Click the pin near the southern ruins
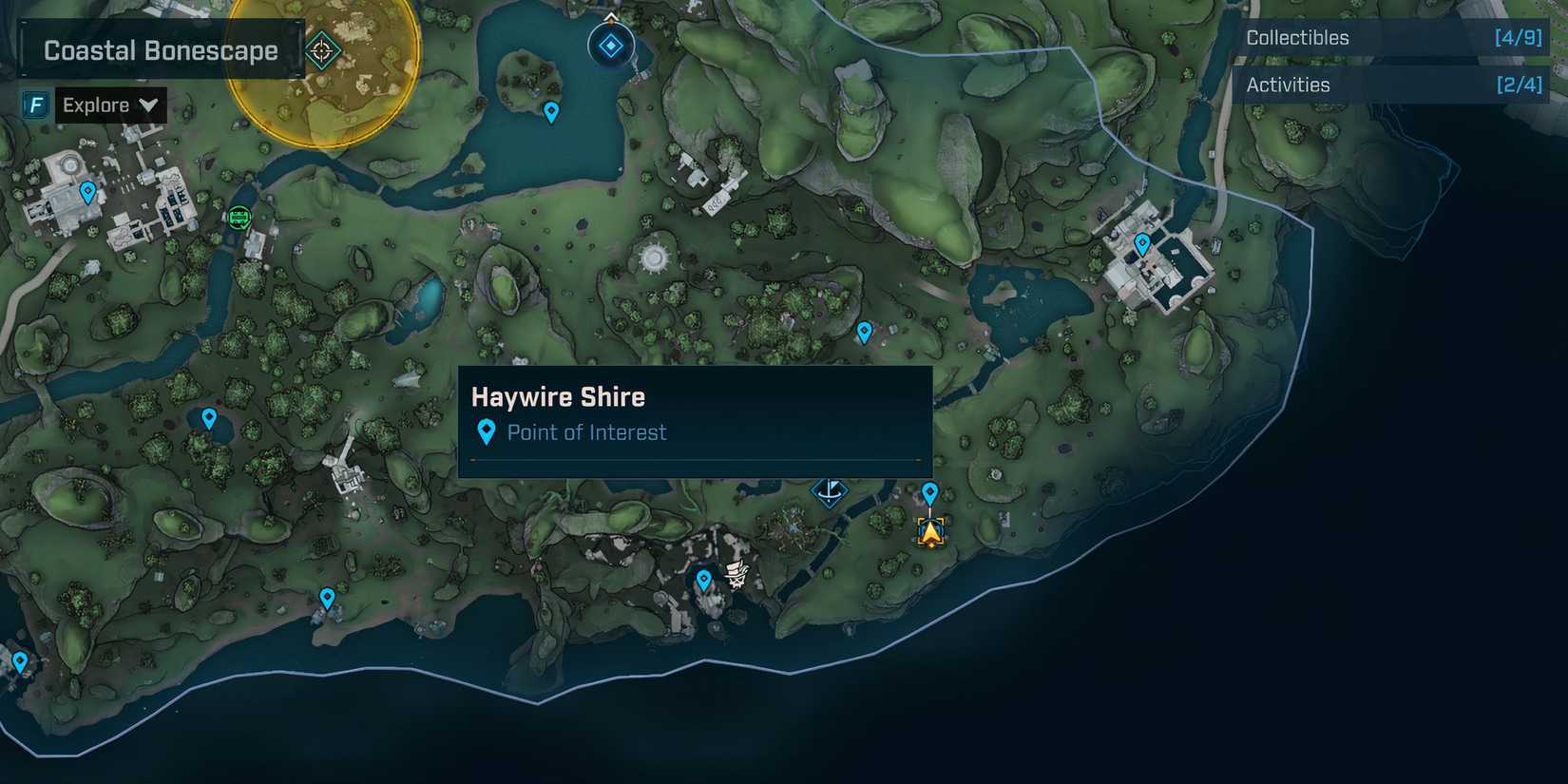 point(703,577)
